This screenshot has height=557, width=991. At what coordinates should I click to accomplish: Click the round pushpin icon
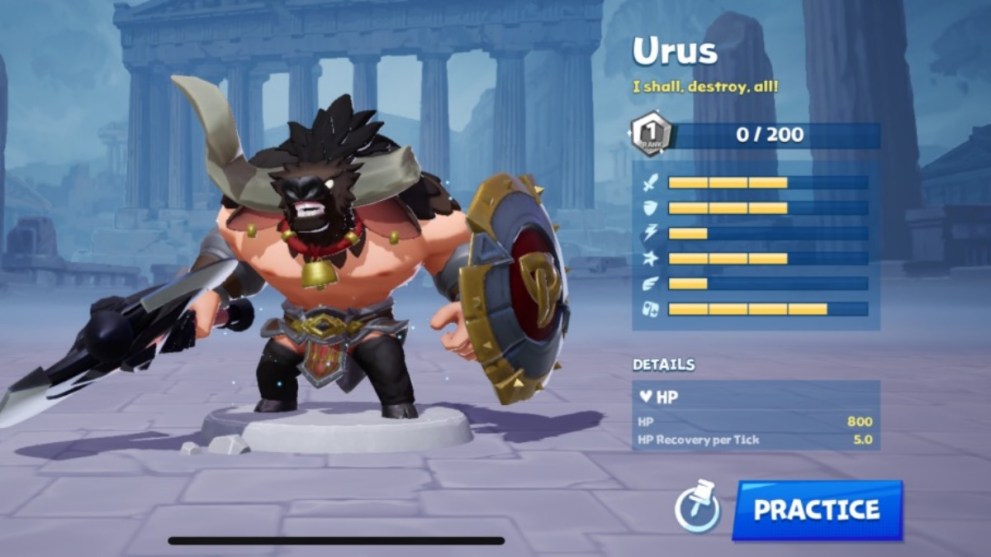point(696,509)
